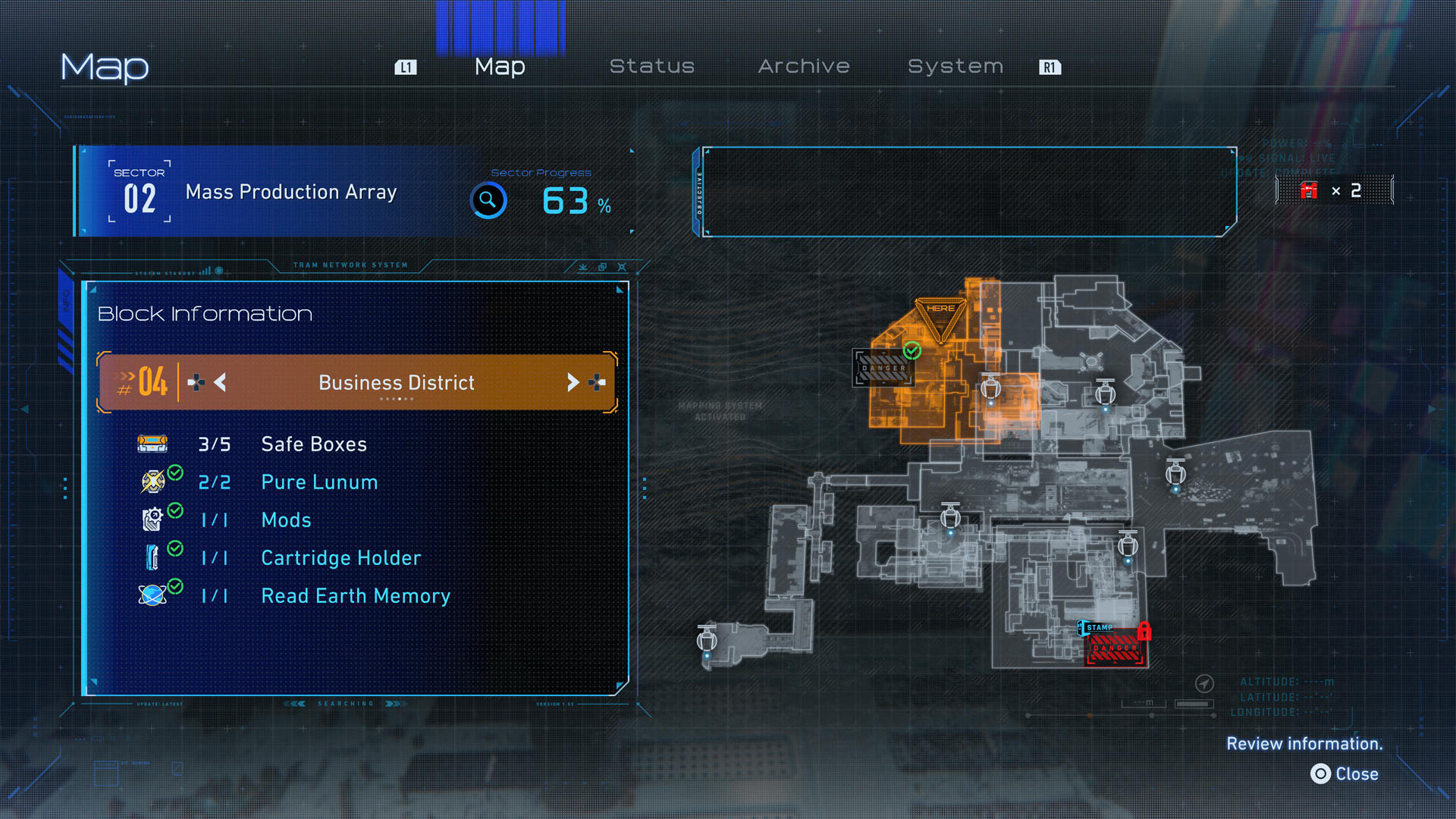The image size is (1456, 819).
Task: Click the checkmark next to Mods entry
Action: click(177, 512)
